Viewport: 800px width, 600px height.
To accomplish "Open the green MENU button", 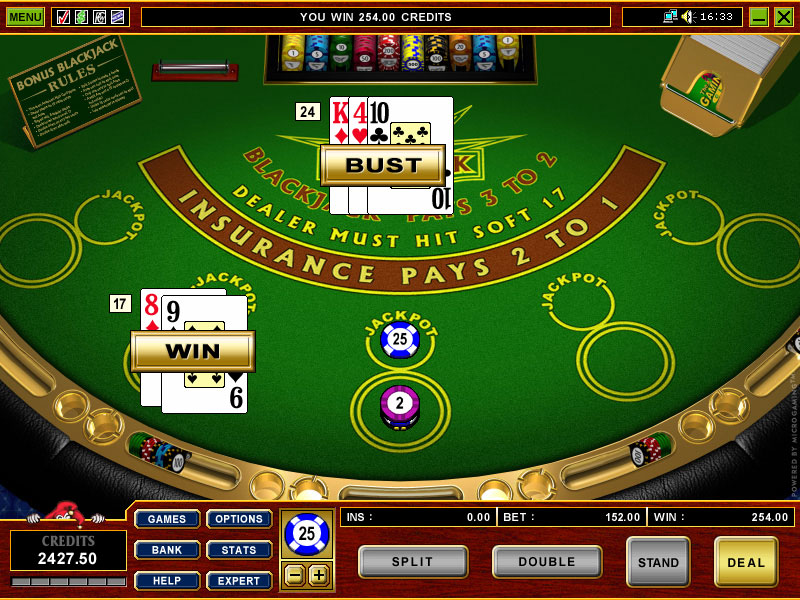I will click(x=25, y=17).
